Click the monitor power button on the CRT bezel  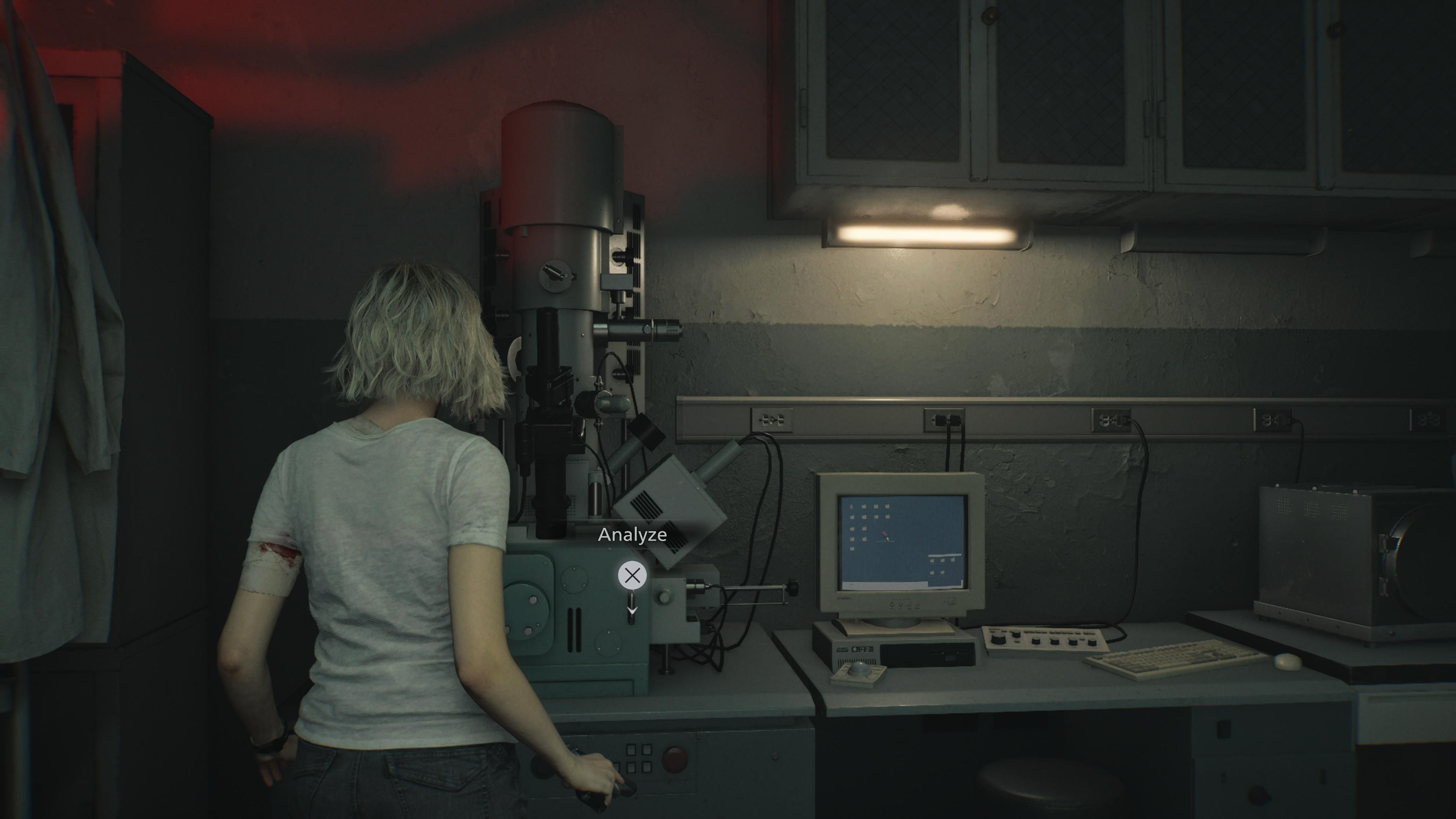pos(952,601)
